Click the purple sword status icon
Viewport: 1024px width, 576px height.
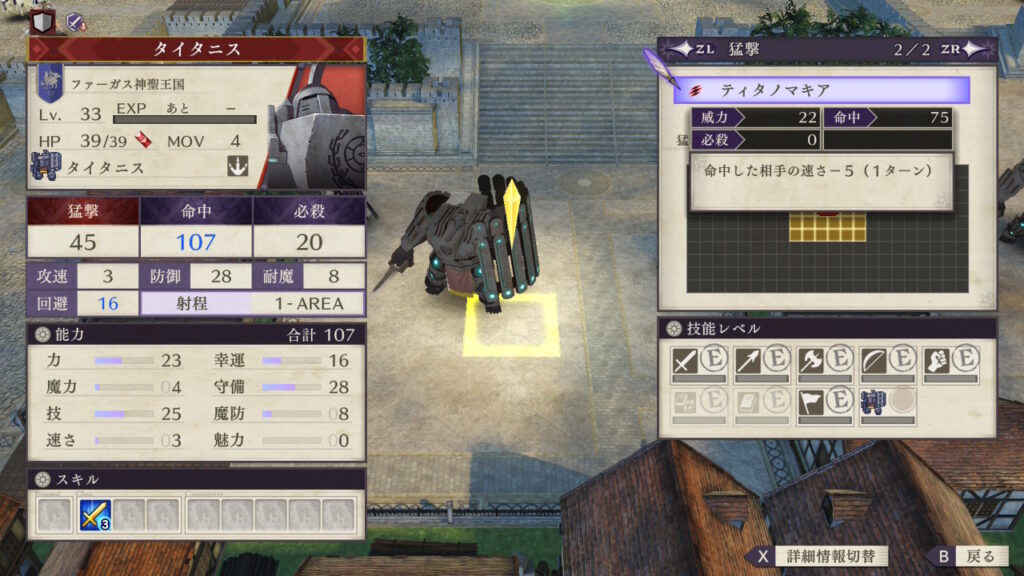[x=74, y=20]
